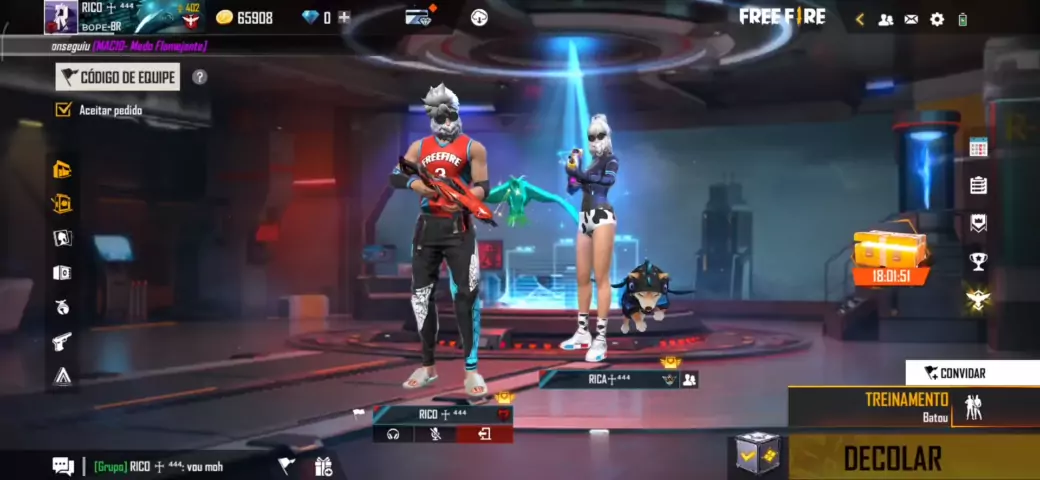Start the match with the DECOLAR button
This screenshot has width=1040, height=480.
(892, 458)
